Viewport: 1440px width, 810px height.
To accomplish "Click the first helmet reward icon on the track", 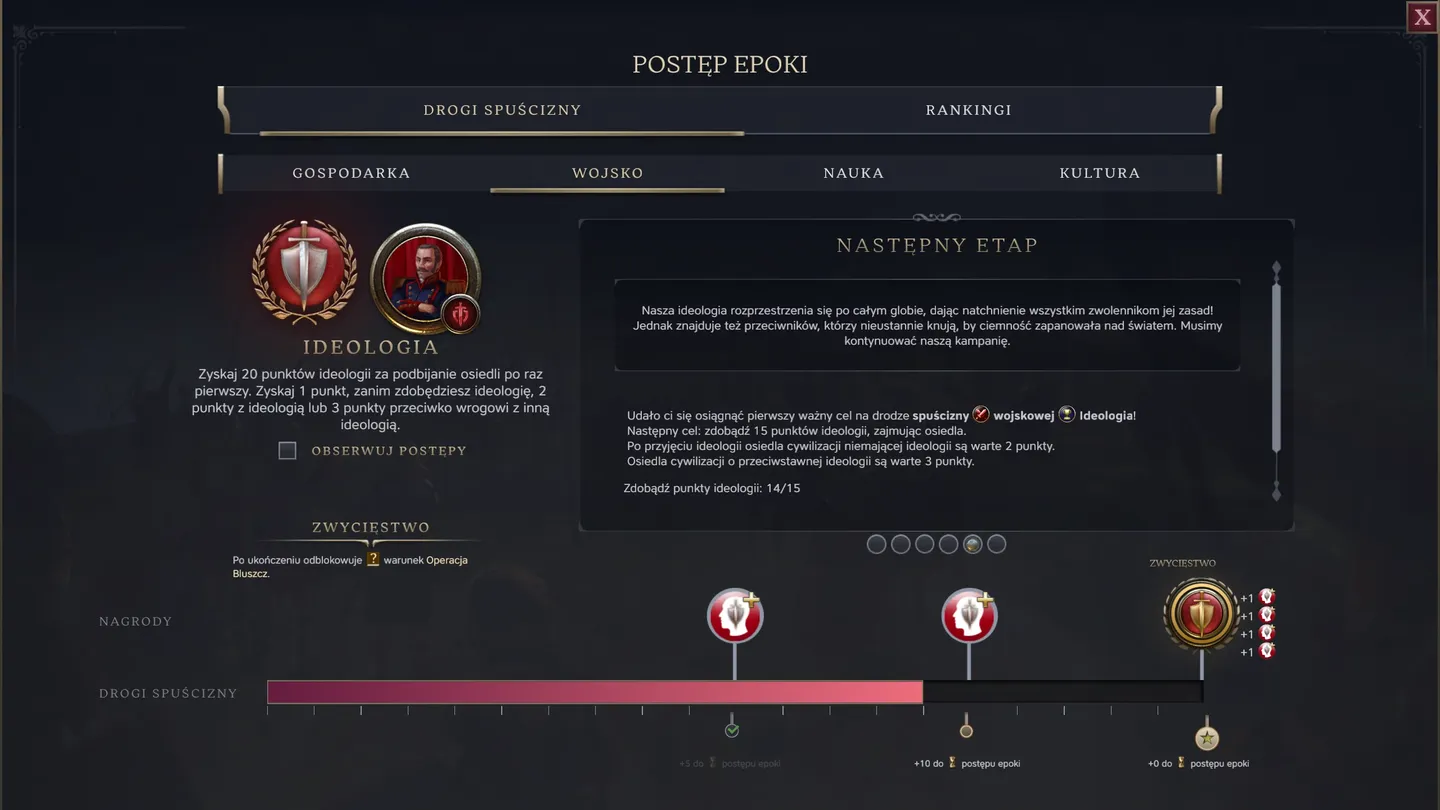I will pyautogui.click(x=735, y=614).
